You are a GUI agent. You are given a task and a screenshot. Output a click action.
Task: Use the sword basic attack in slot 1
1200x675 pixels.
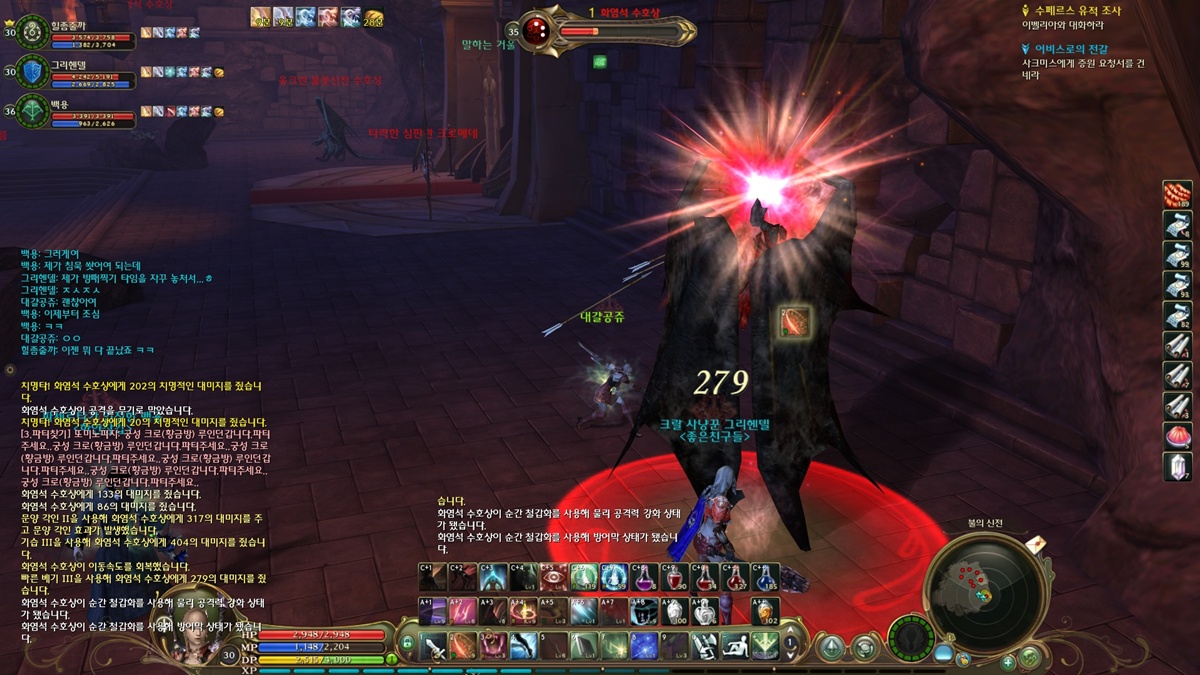pos(434,646)
